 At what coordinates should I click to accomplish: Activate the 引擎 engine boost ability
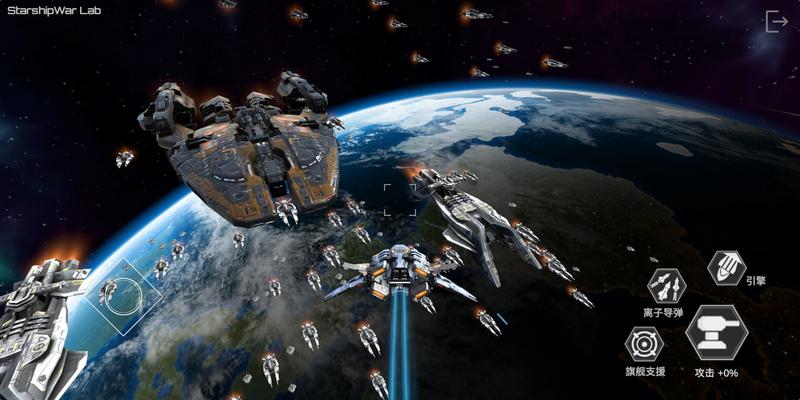pos(726,267)
